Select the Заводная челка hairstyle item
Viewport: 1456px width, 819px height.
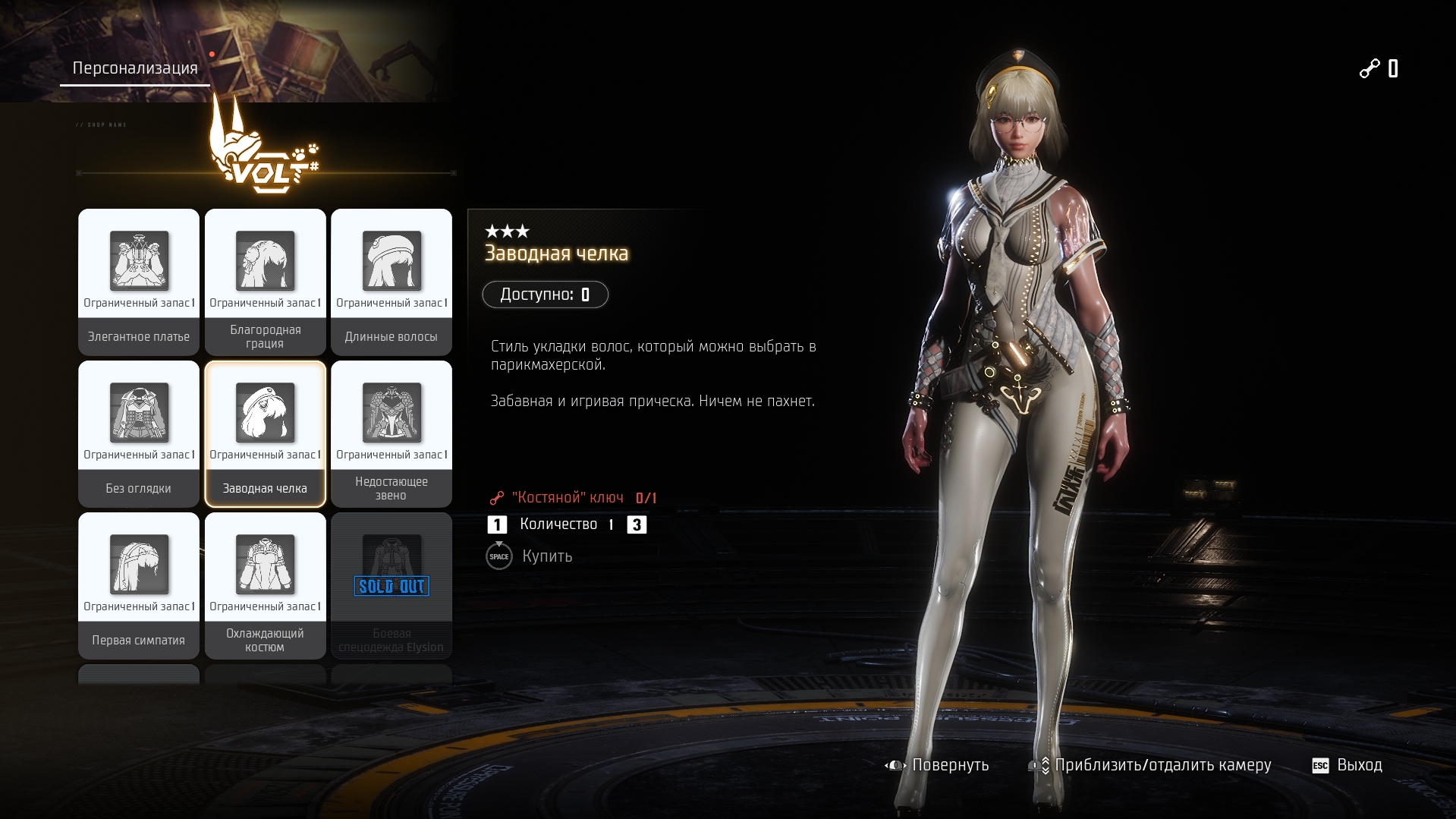[265, 433]
